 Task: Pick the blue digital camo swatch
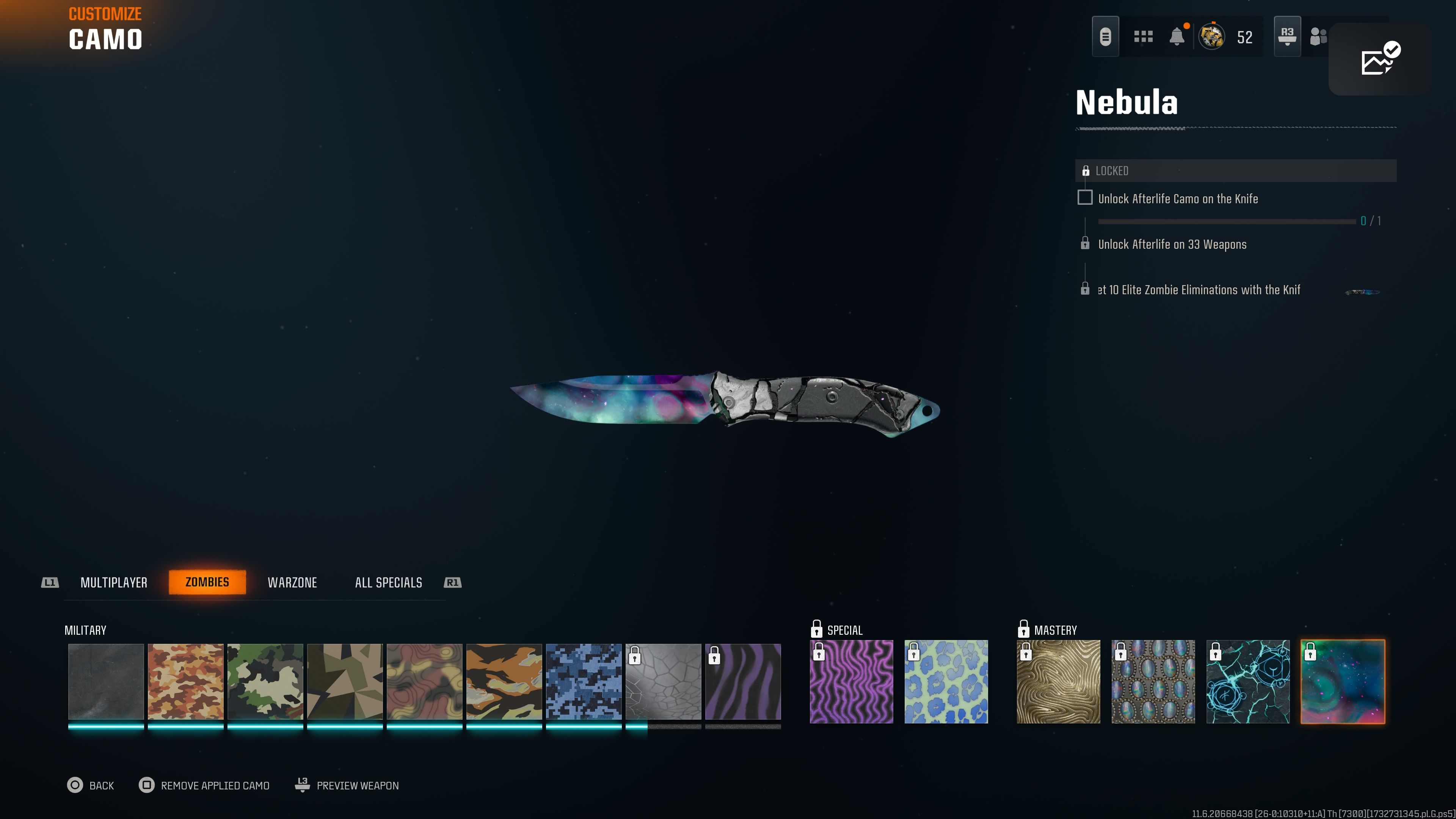point(583,681)
